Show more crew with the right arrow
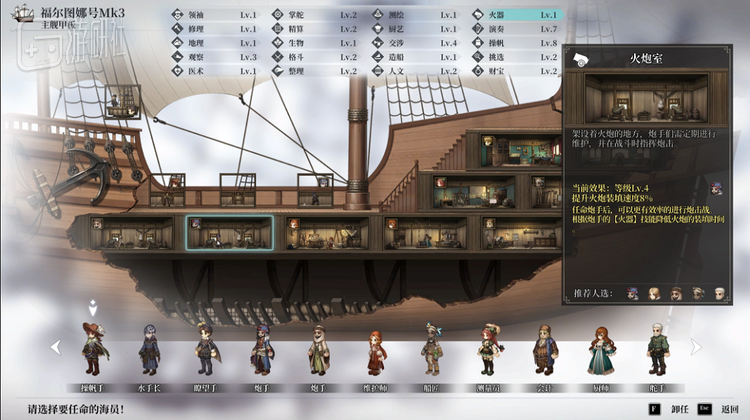The width and height of the screenshot is (750, 420). 693,347
